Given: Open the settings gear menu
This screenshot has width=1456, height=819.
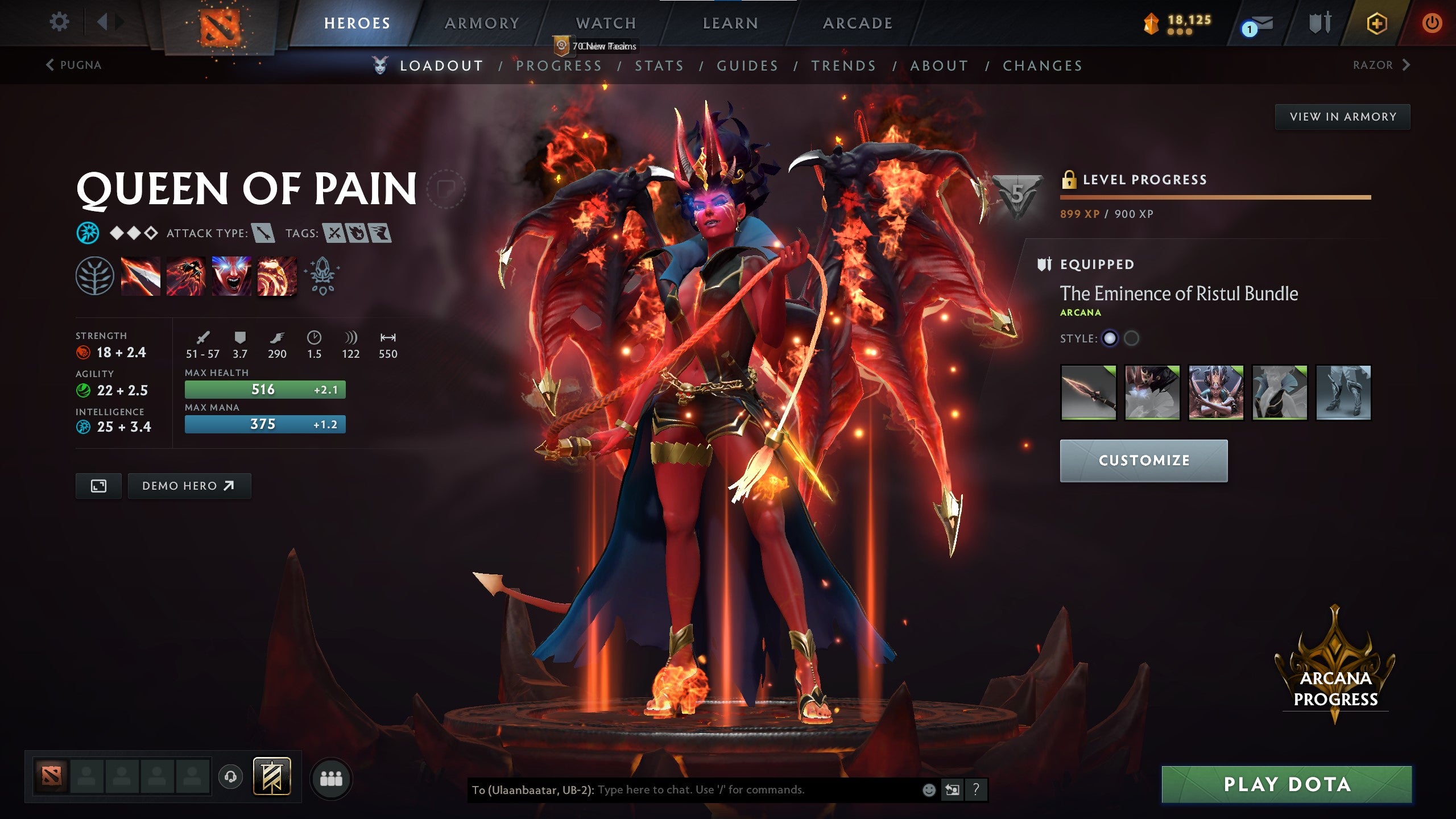Looking at the screenshot, I should click(59, 22).
